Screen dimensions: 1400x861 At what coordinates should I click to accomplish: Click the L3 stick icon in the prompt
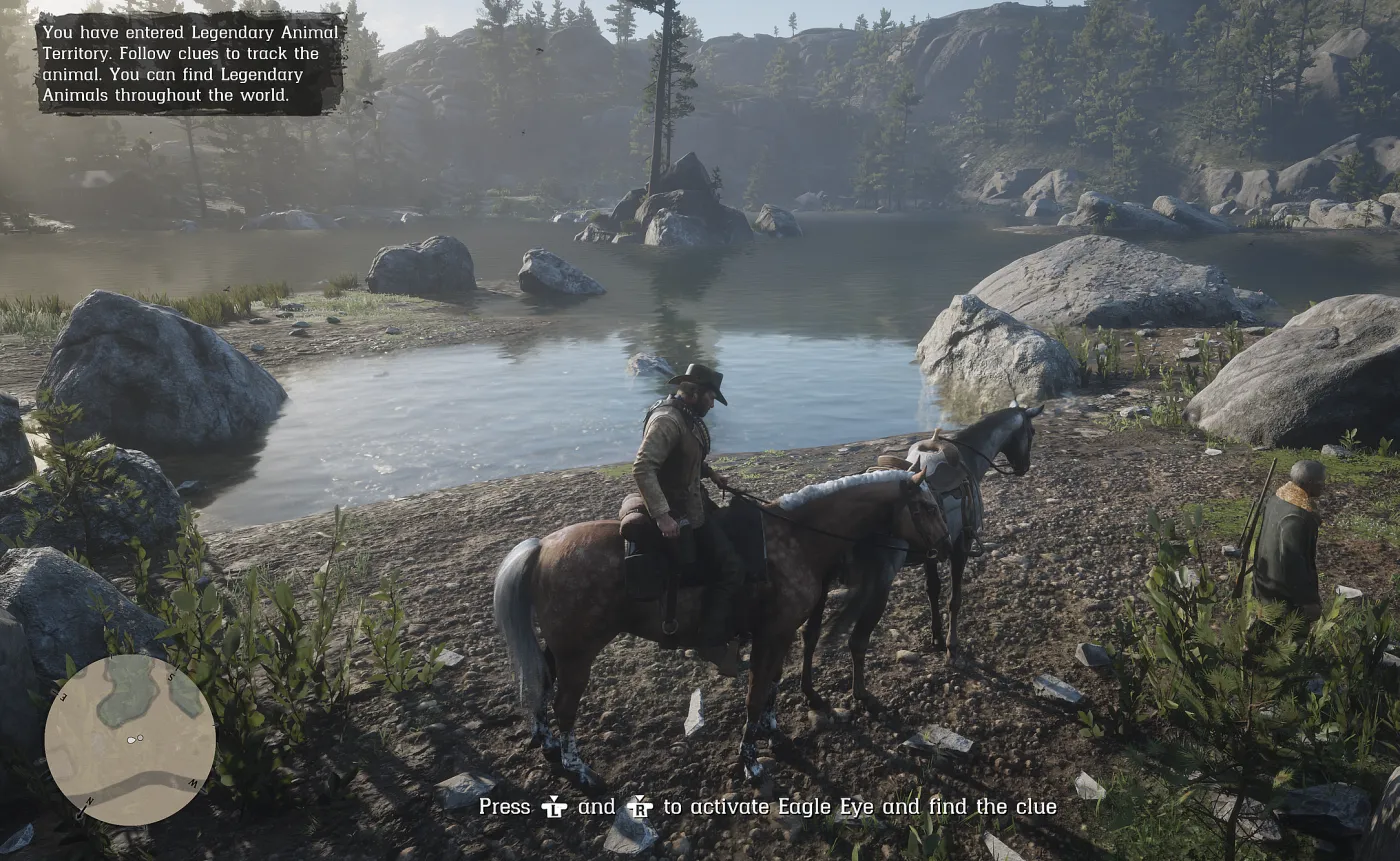pos(552,807)
